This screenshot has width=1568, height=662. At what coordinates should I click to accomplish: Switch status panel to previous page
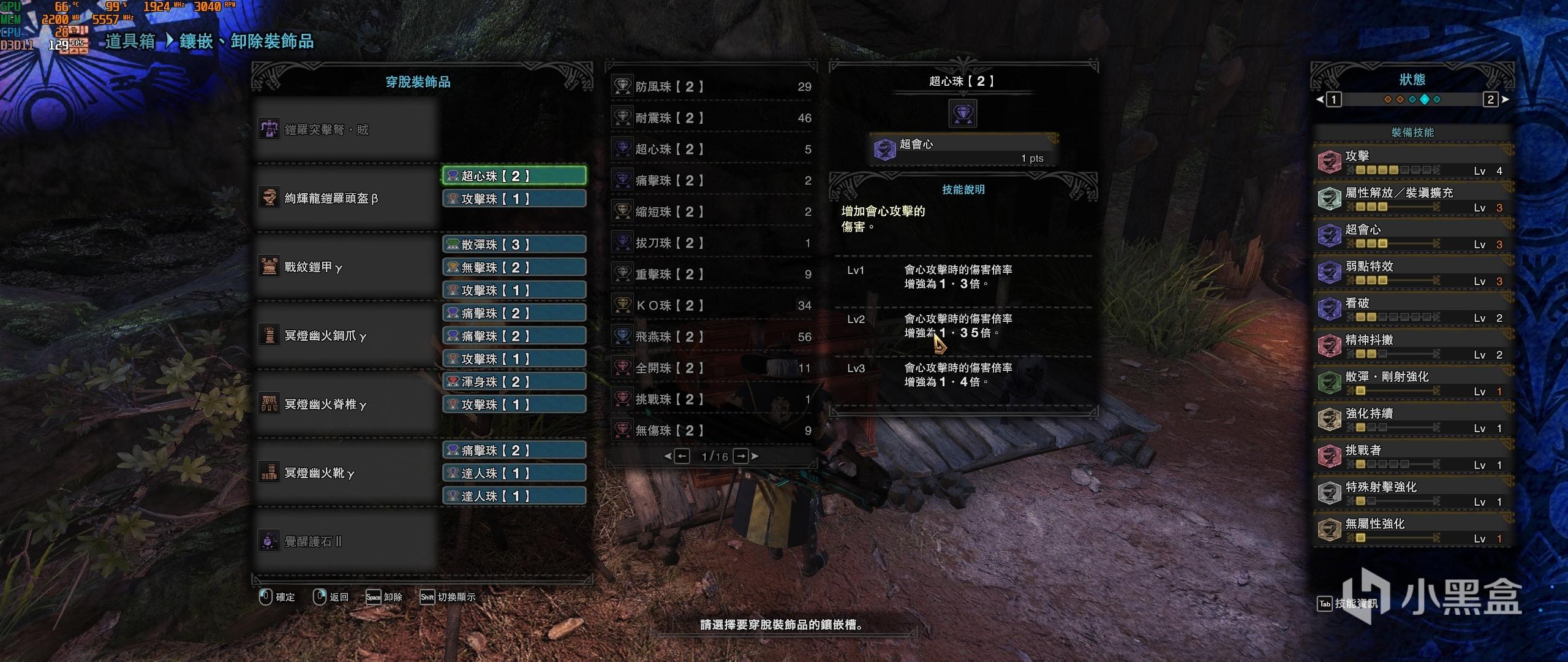1333,99
